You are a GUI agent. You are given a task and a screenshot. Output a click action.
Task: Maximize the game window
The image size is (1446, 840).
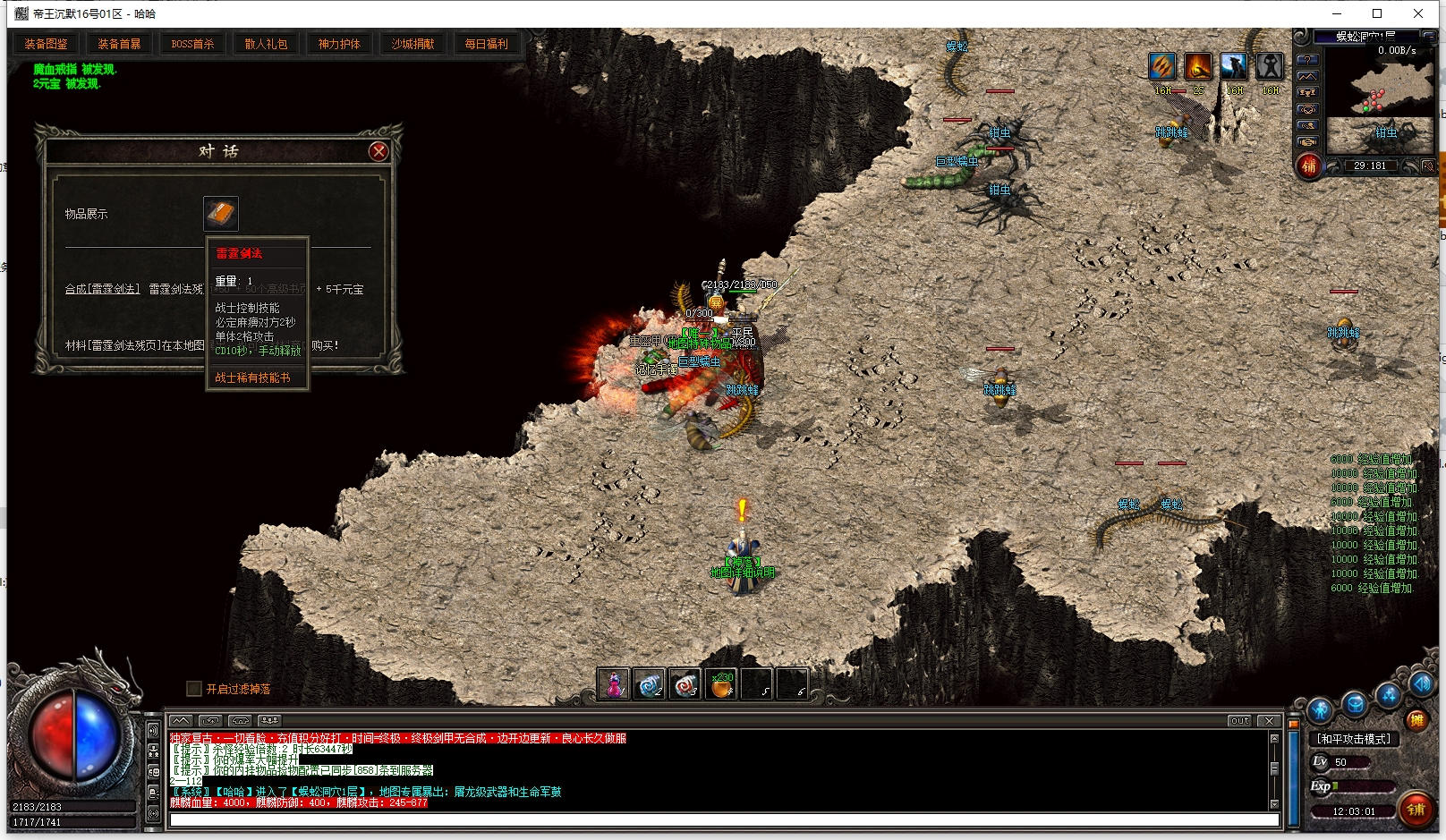[x=1377, y=13]
